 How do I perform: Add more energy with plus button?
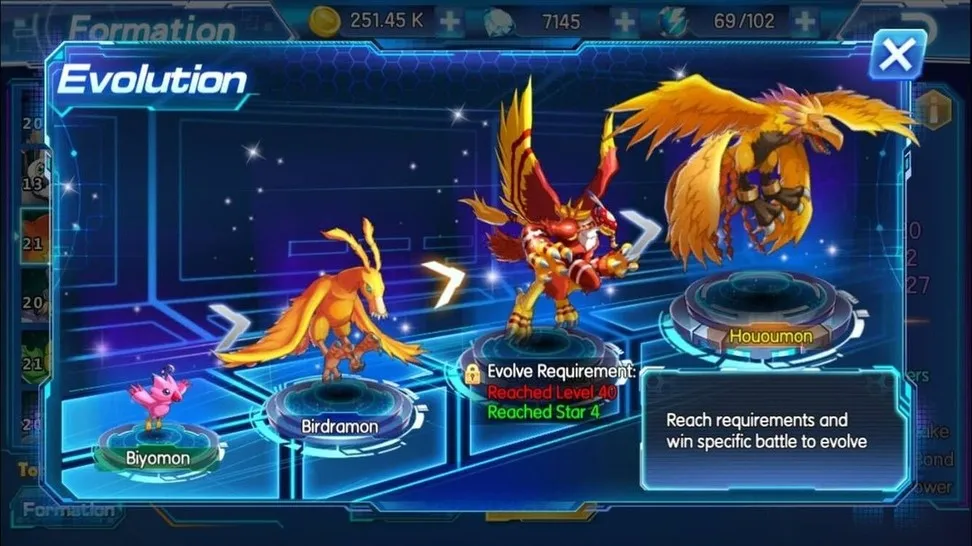(805, 21)
